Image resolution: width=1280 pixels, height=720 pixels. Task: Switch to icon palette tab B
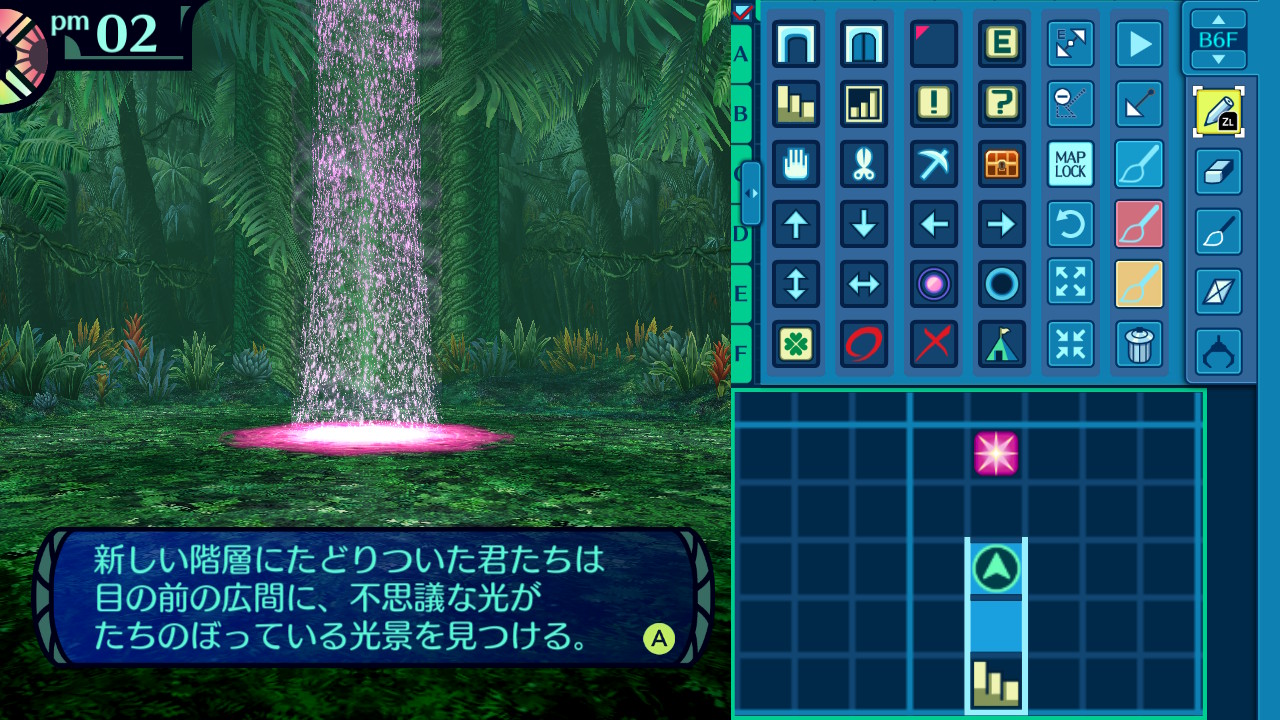click(741, 113)
